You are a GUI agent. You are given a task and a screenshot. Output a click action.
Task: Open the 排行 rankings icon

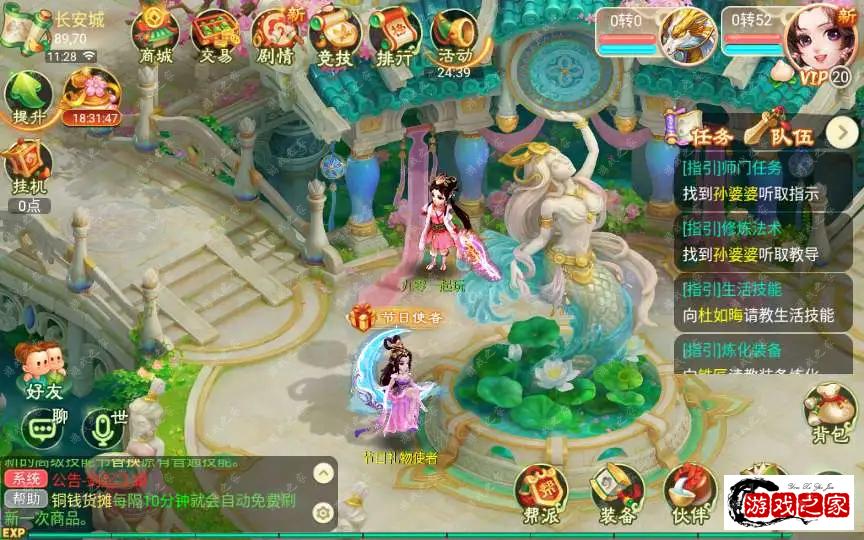(x=395, y=35)
